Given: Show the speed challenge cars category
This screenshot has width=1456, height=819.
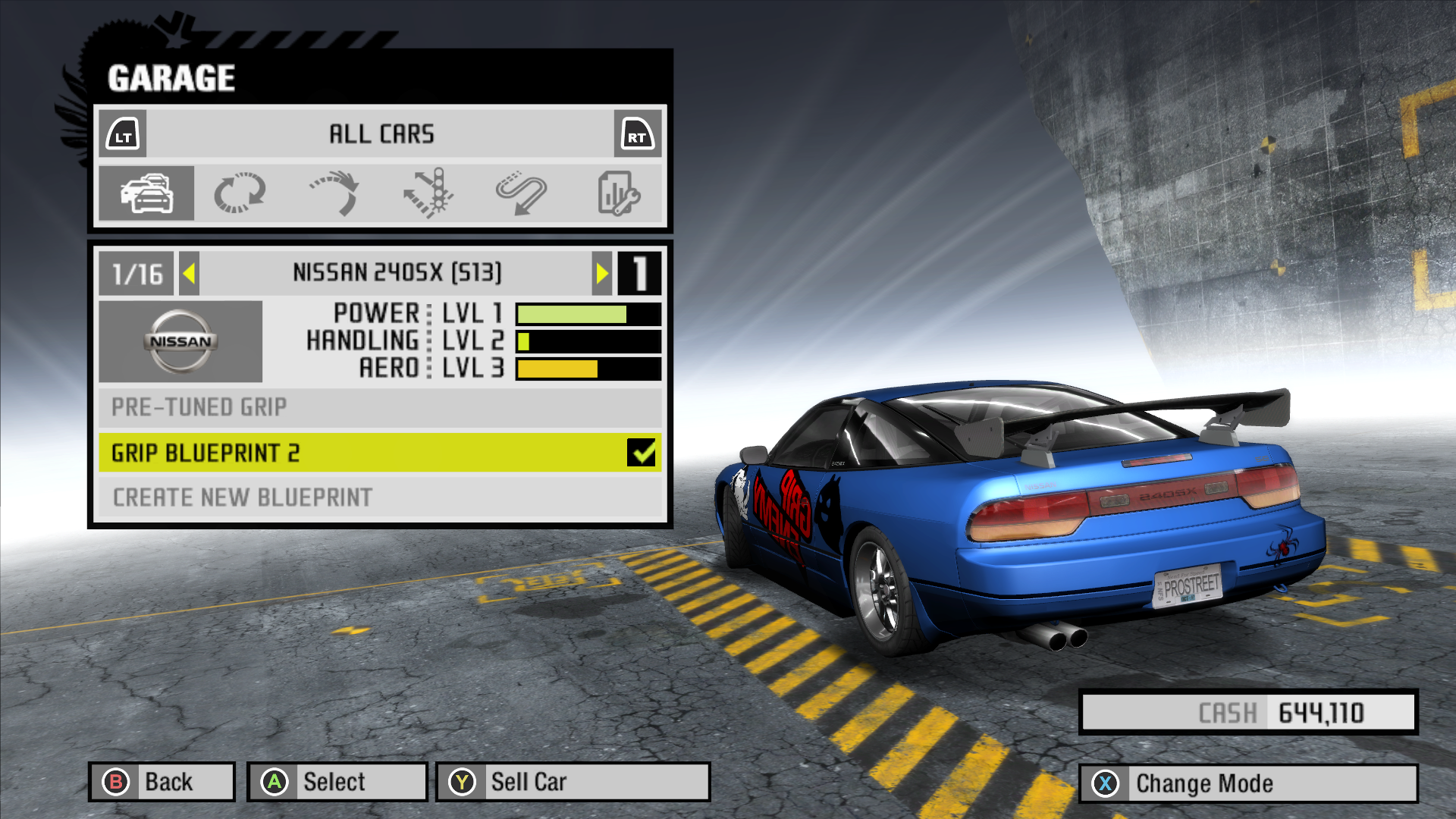Looking at the screenshot, I should pos(522,193).
